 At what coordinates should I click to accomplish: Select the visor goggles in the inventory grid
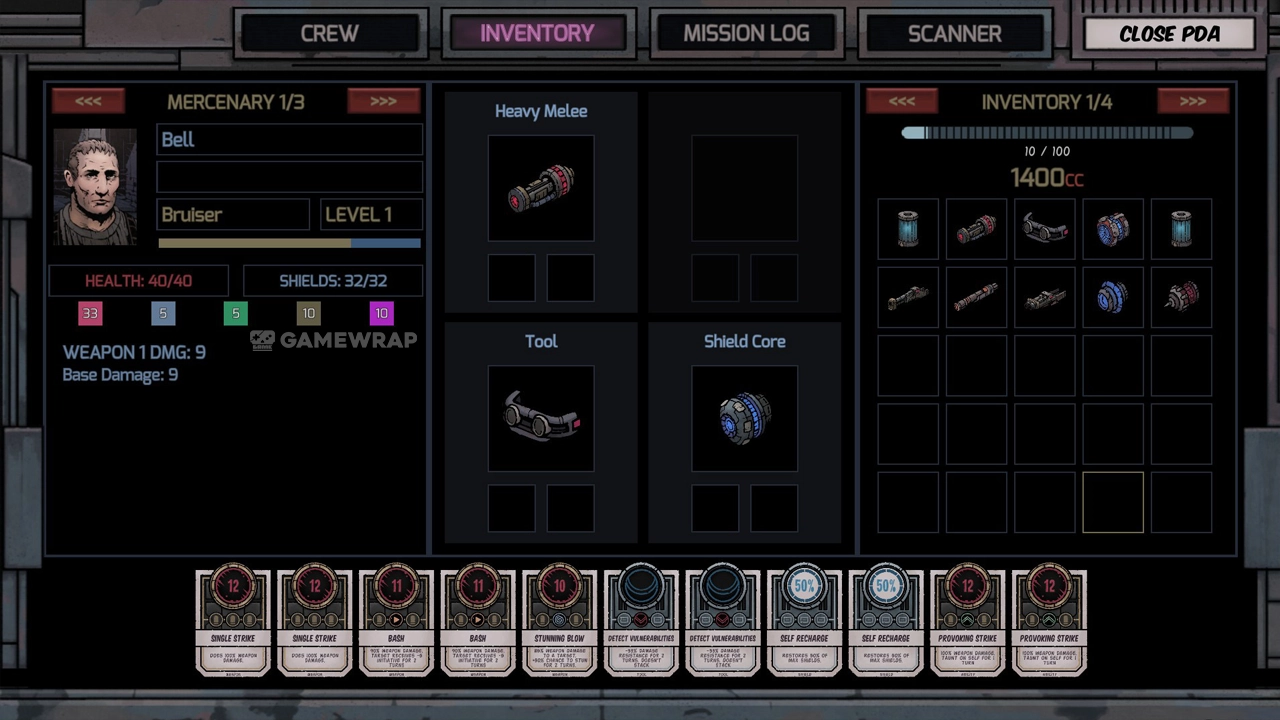[x=1045, y=229]
